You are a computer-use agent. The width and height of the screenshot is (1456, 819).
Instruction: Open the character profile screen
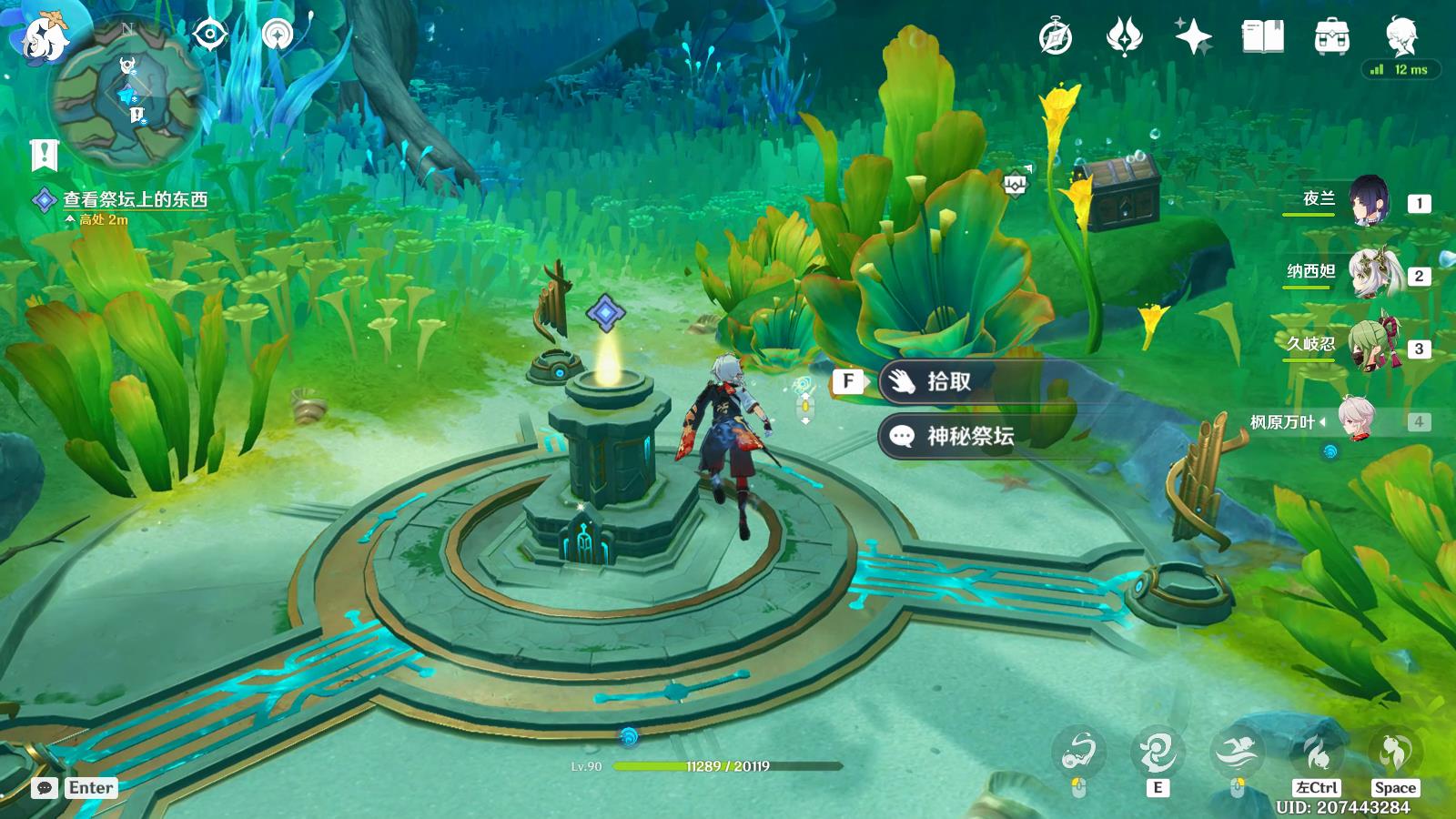tap(1400, 35)
